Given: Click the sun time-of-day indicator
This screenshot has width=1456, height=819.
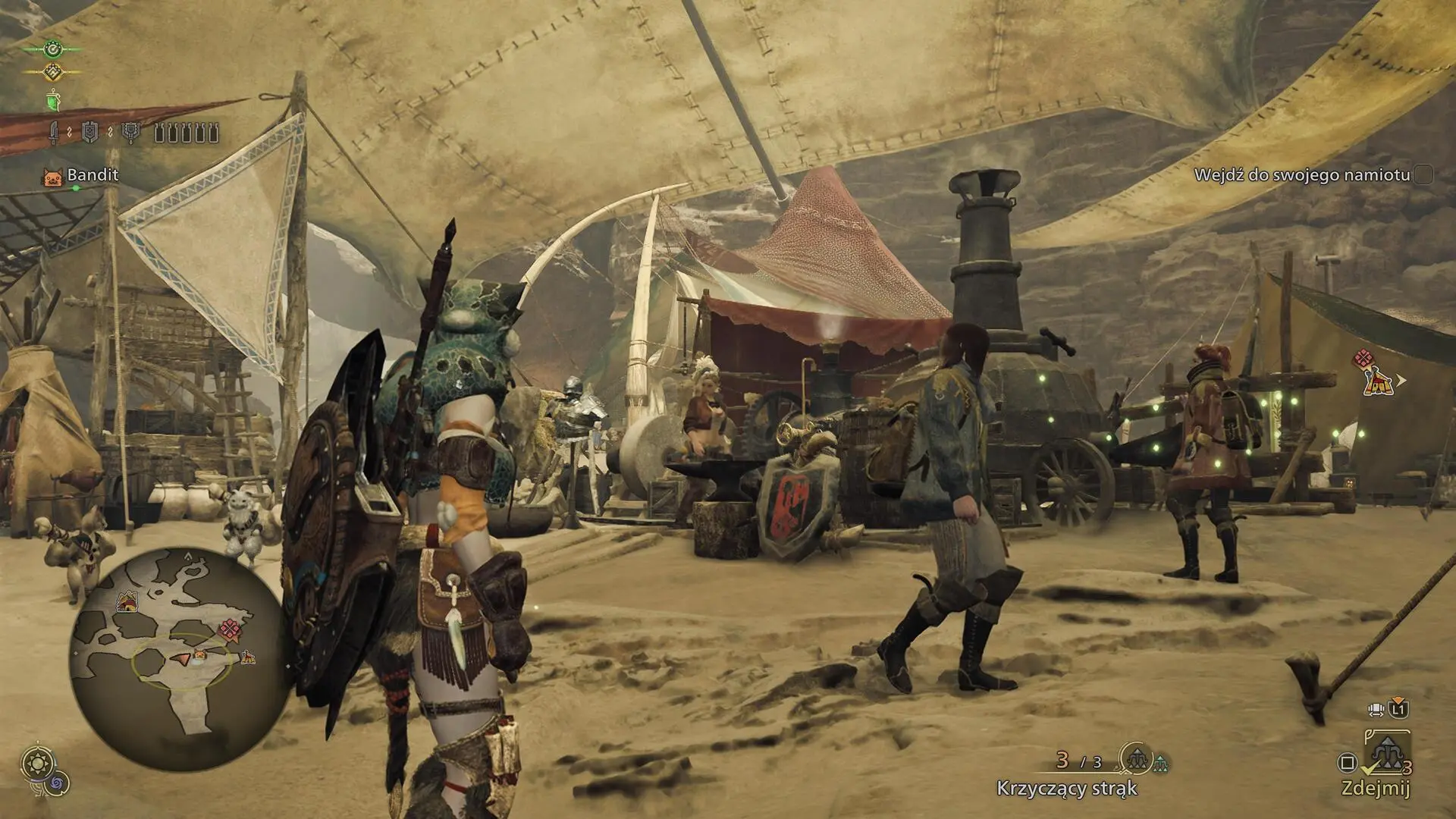Looking at the screenshot, I should (36, 762).
